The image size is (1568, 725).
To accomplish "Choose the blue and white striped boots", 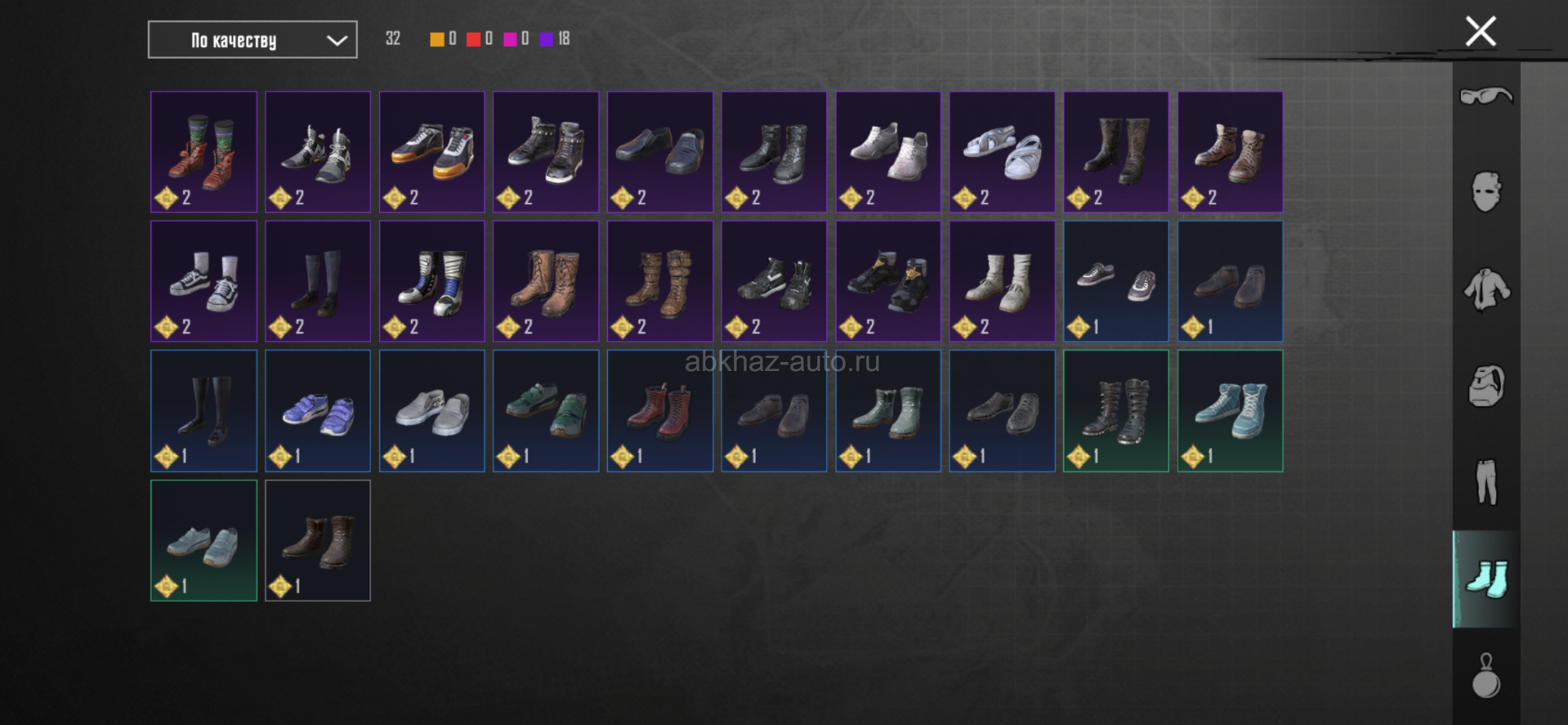I will [431, 281].
